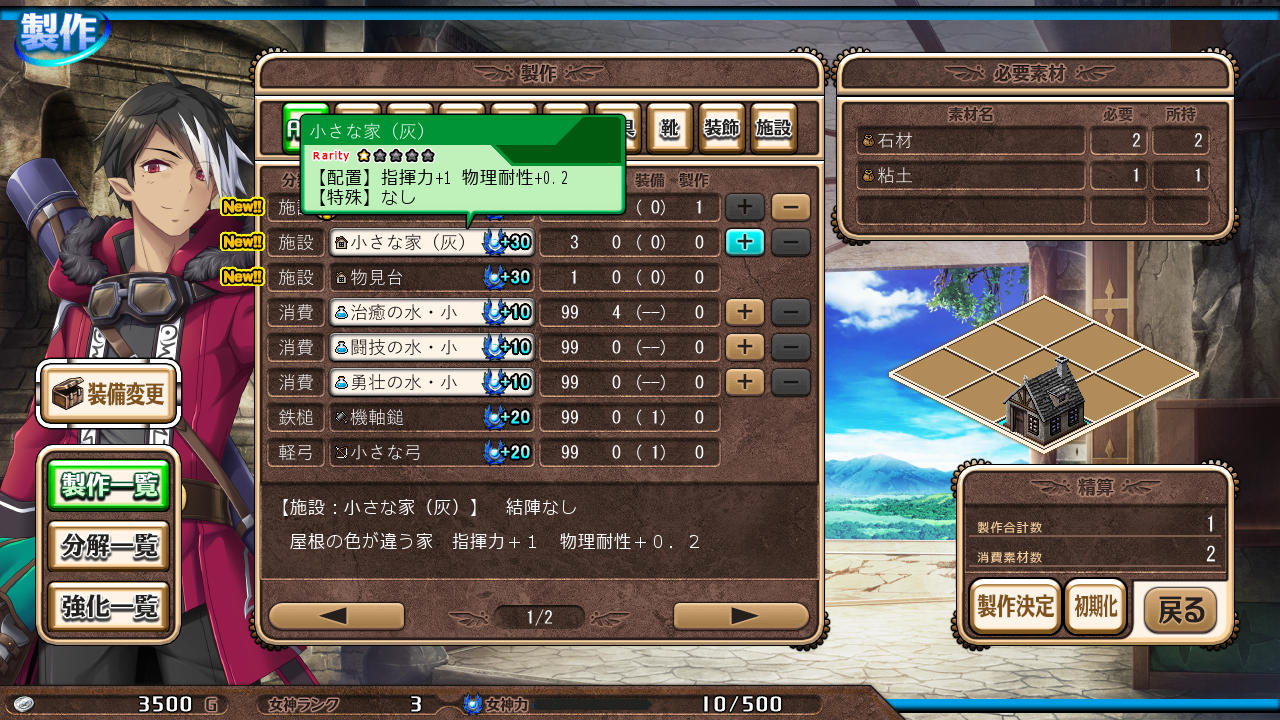1280x720 pixels.
Task: Select the house icon beside 小さな家（灰）
Action: 344,241
